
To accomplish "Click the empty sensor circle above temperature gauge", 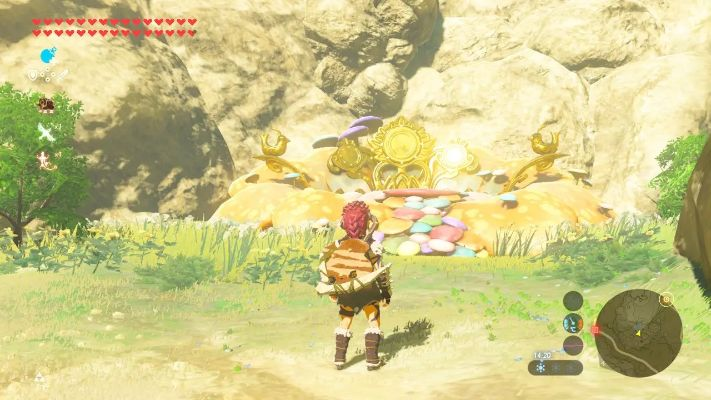I will tap(573, 300).
